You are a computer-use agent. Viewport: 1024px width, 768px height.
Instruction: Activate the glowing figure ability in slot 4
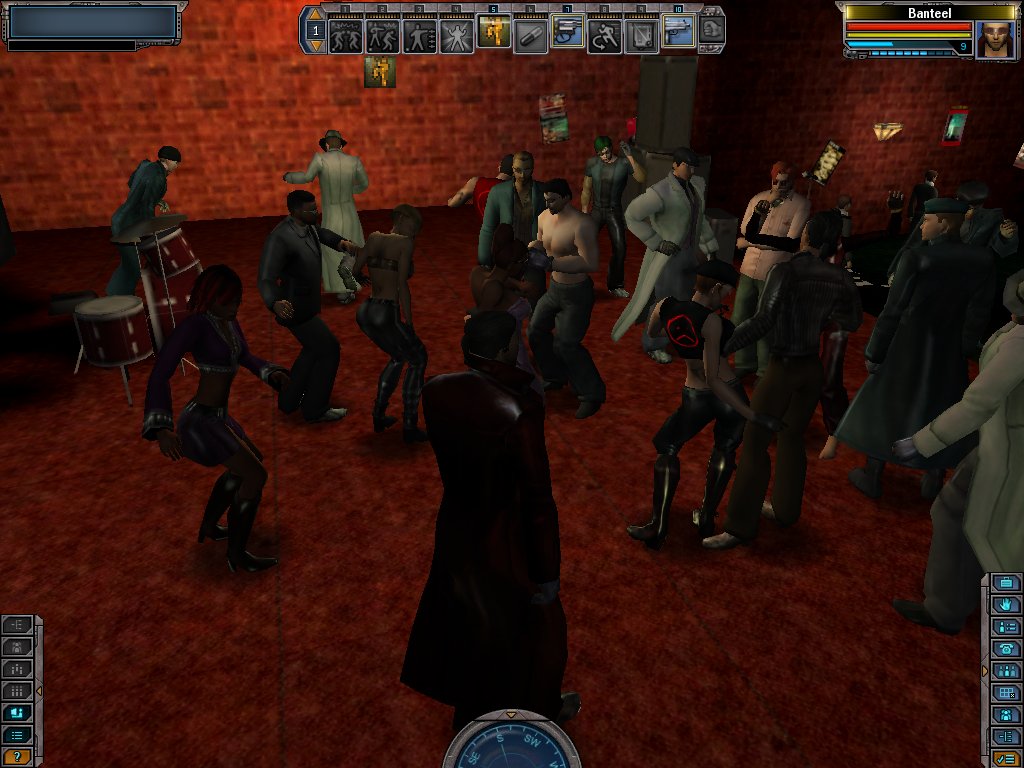tap(456, 35)
